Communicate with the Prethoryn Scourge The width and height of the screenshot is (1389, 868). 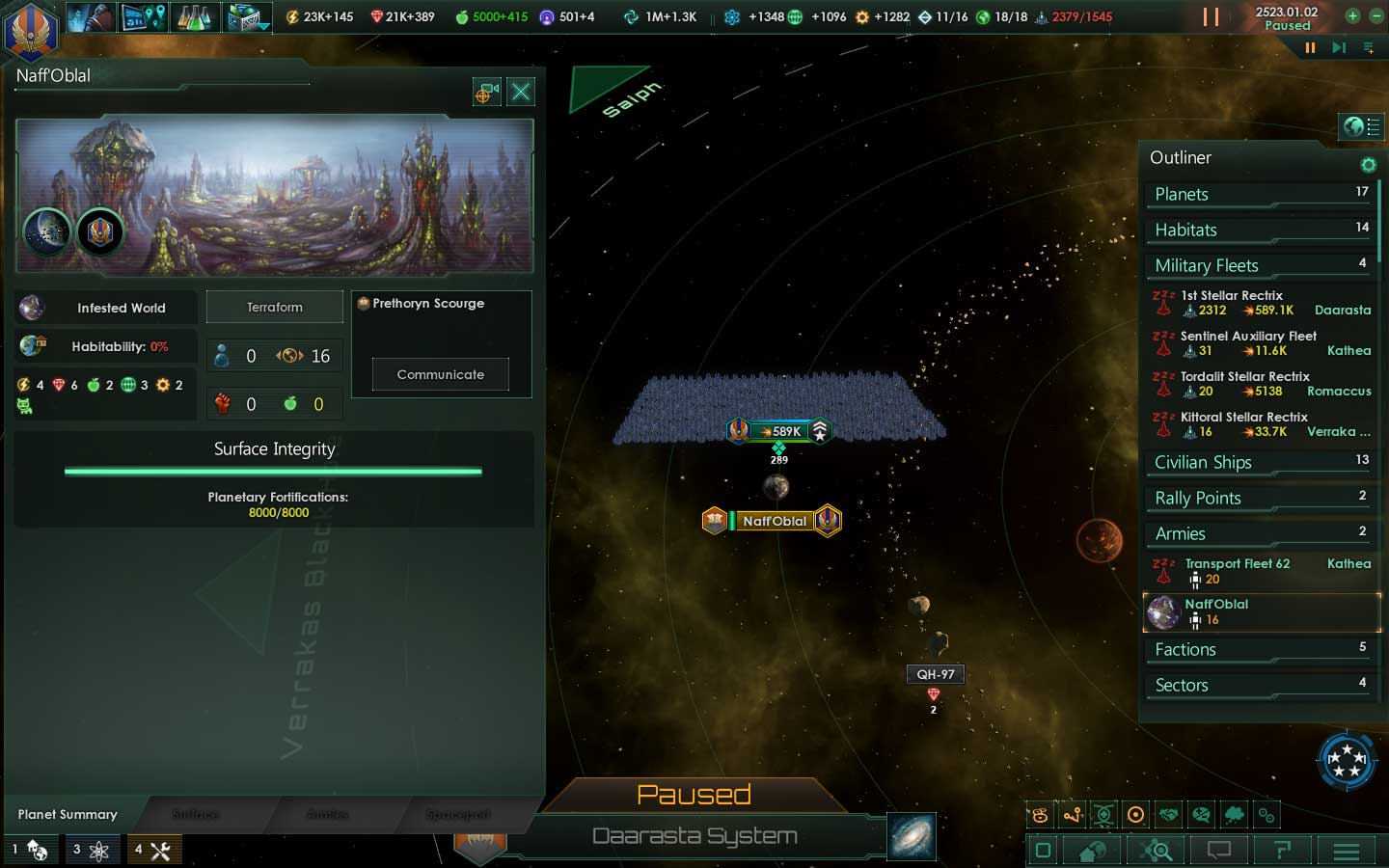coord(440,374)
